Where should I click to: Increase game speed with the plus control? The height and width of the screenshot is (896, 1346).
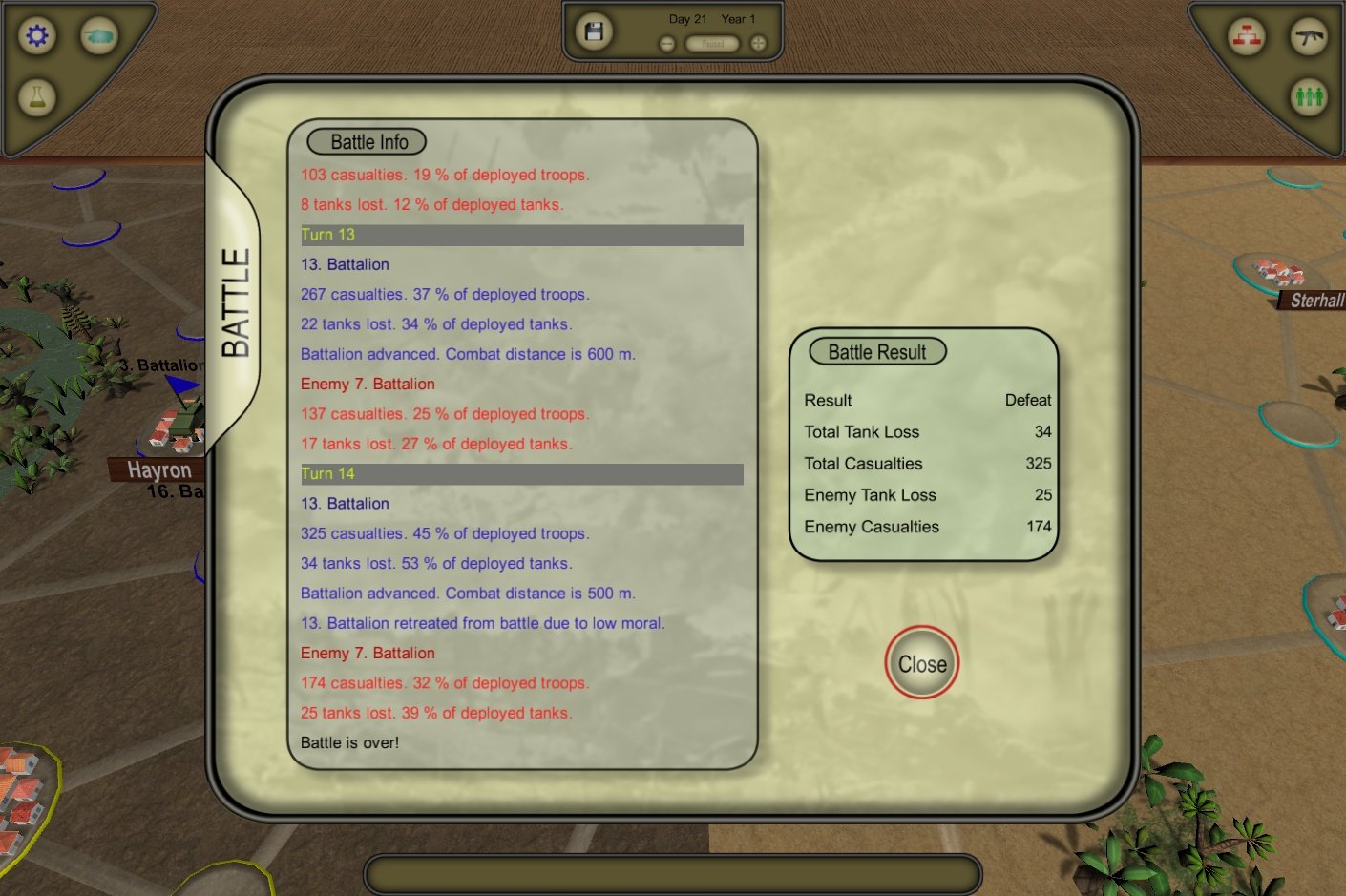[757, 42]
